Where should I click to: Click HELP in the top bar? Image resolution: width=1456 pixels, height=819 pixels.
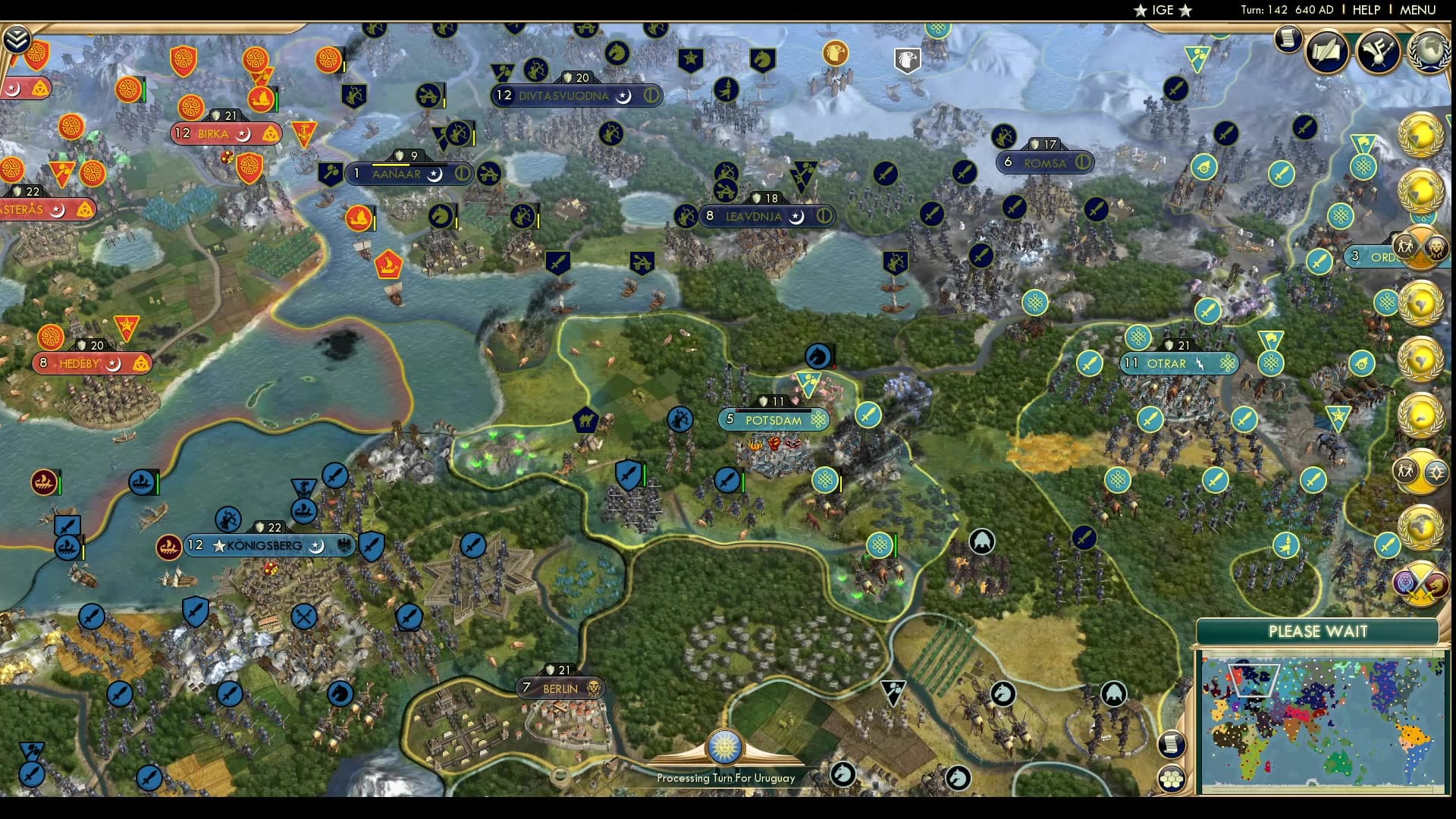[1366, 10]
